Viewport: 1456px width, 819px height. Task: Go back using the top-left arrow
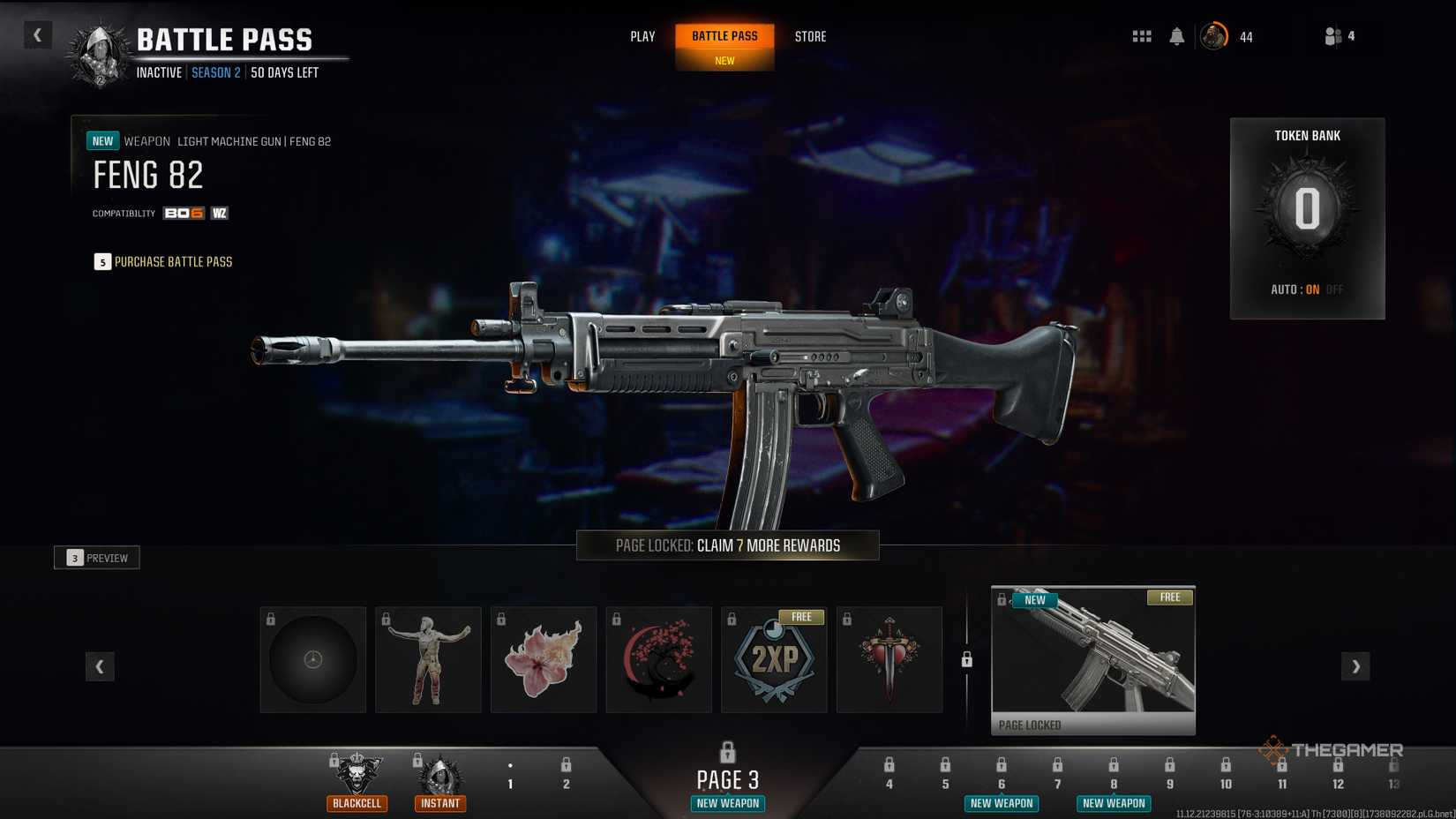(37, 35)
